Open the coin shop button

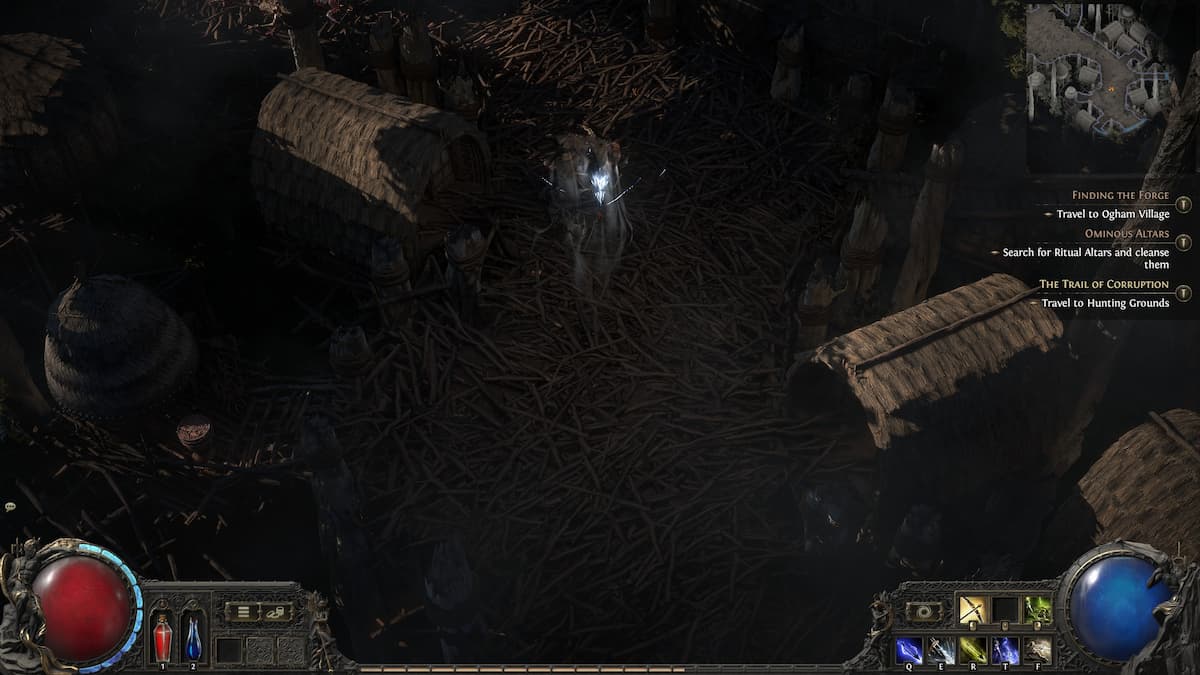[274, 611]
